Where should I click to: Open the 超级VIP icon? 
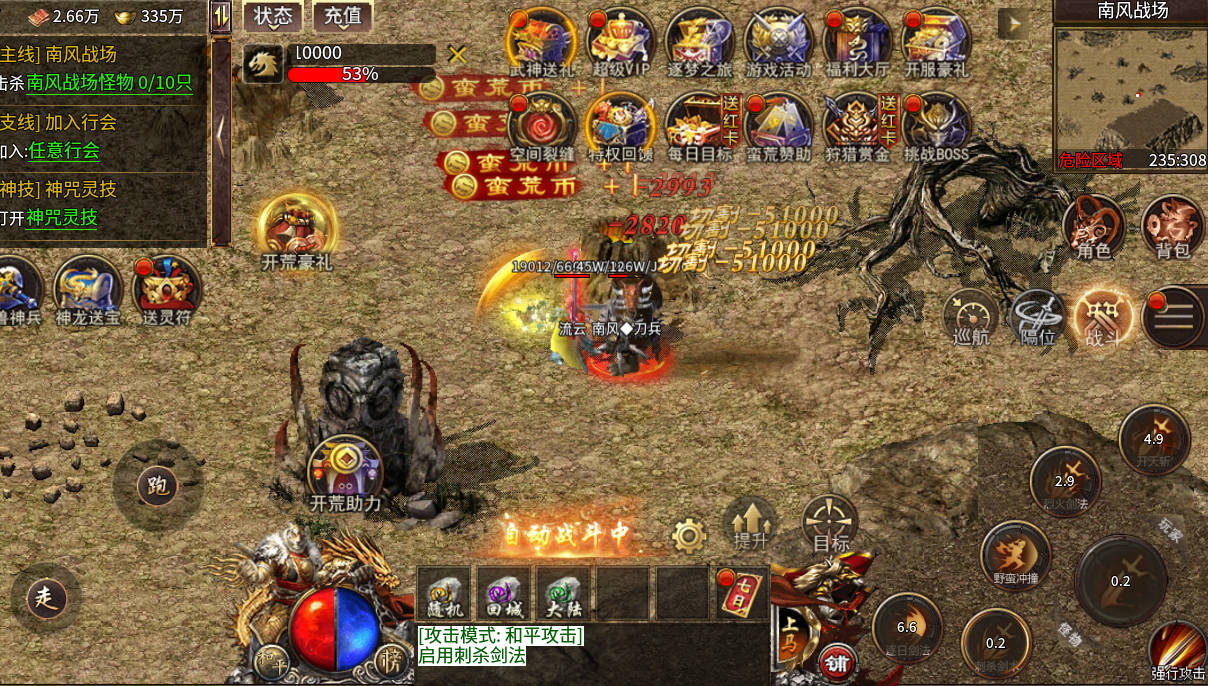point(621,40)
